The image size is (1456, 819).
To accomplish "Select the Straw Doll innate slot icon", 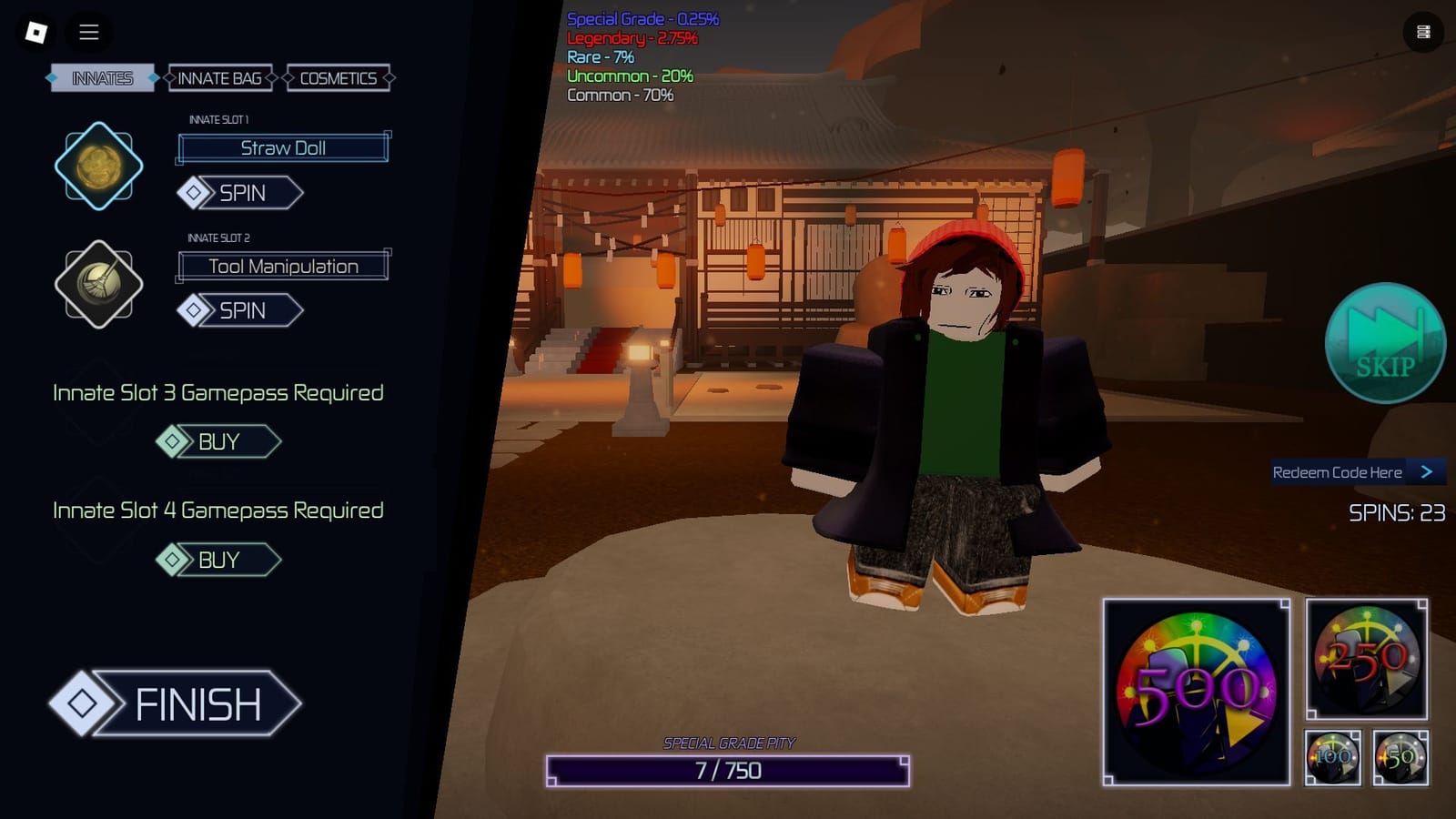I will coord(98,167).
